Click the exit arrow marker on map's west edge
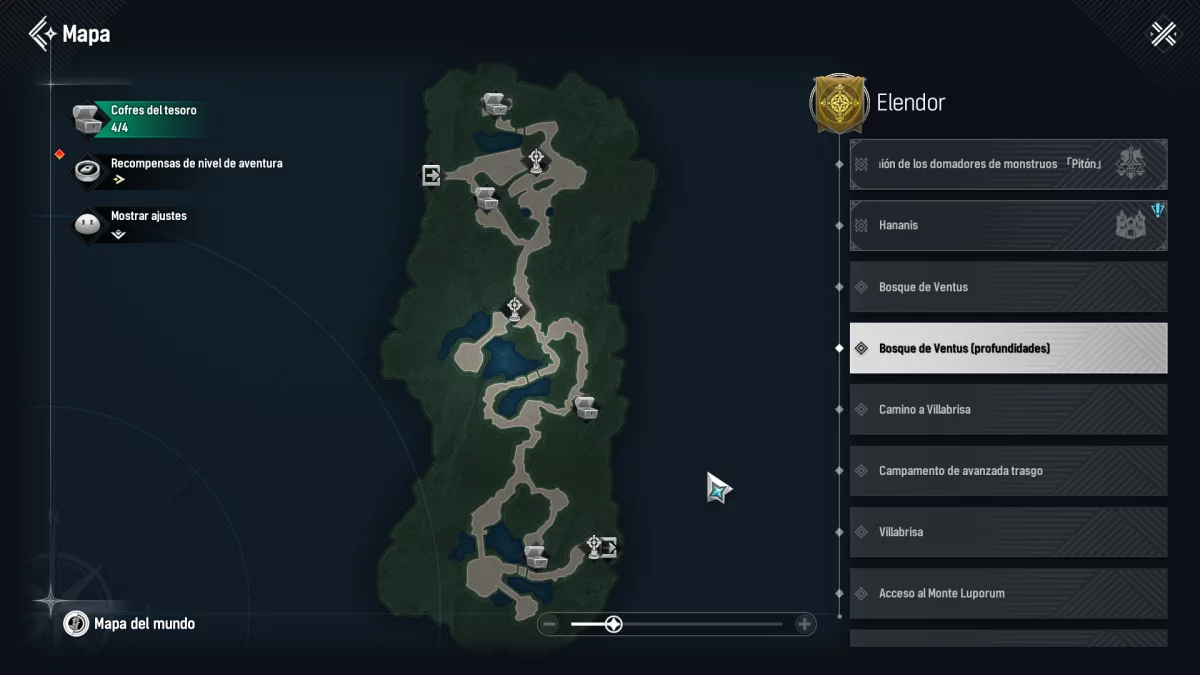The image size is (1200, 675). tap(431, 176)
